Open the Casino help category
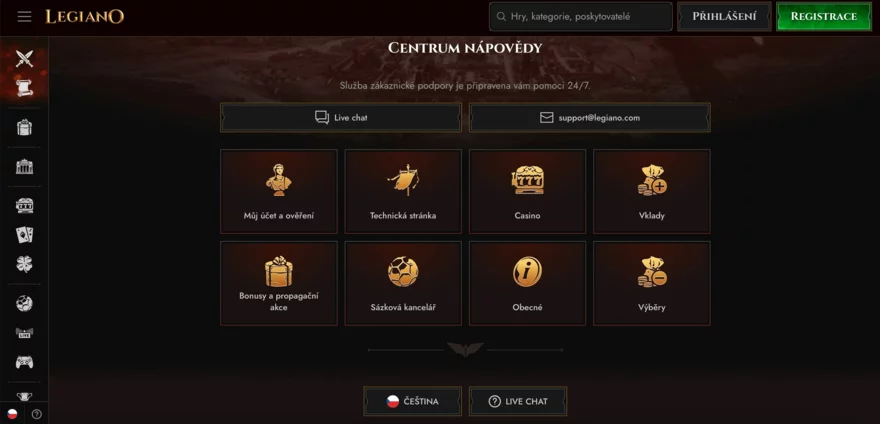880x424 pixels. click(527, 191)
